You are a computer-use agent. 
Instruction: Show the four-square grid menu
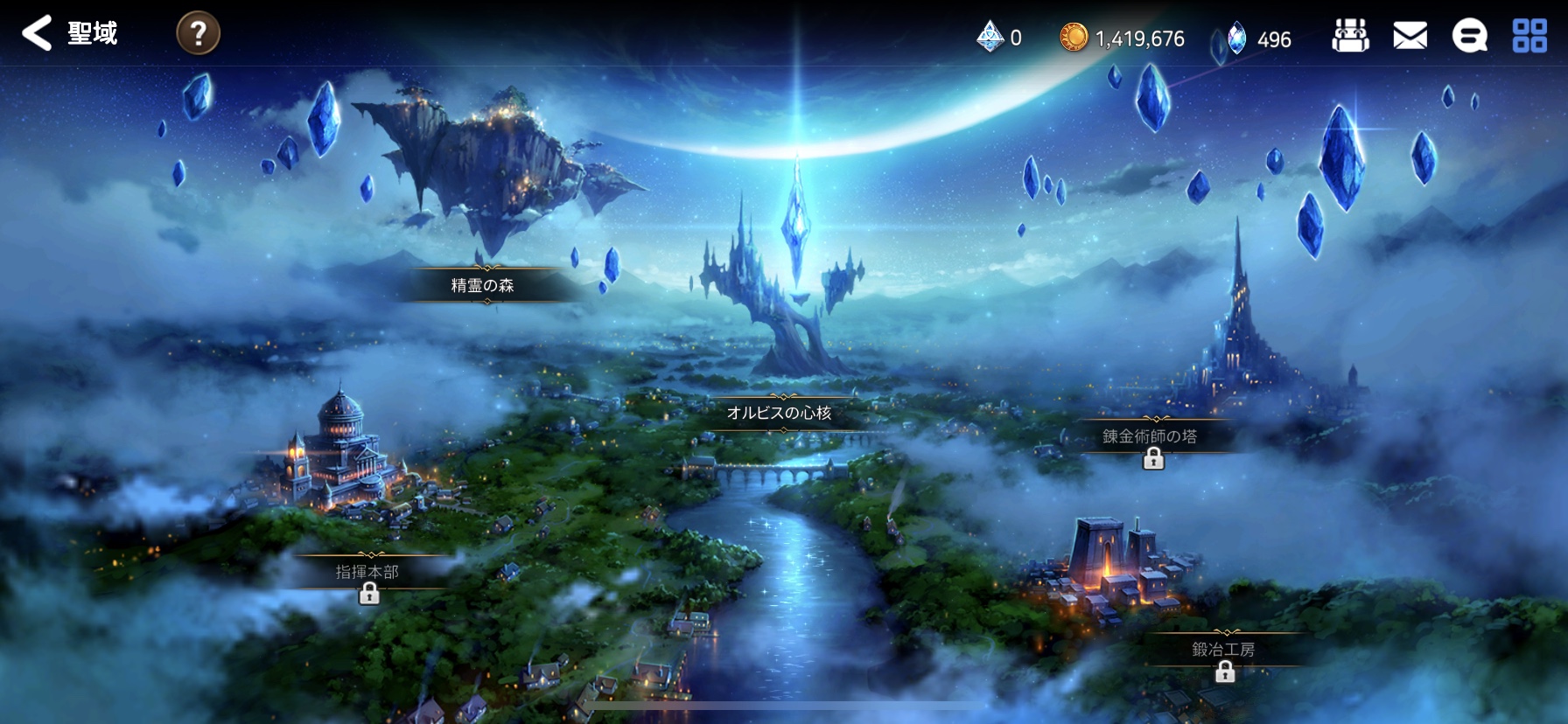point(1529,37)
